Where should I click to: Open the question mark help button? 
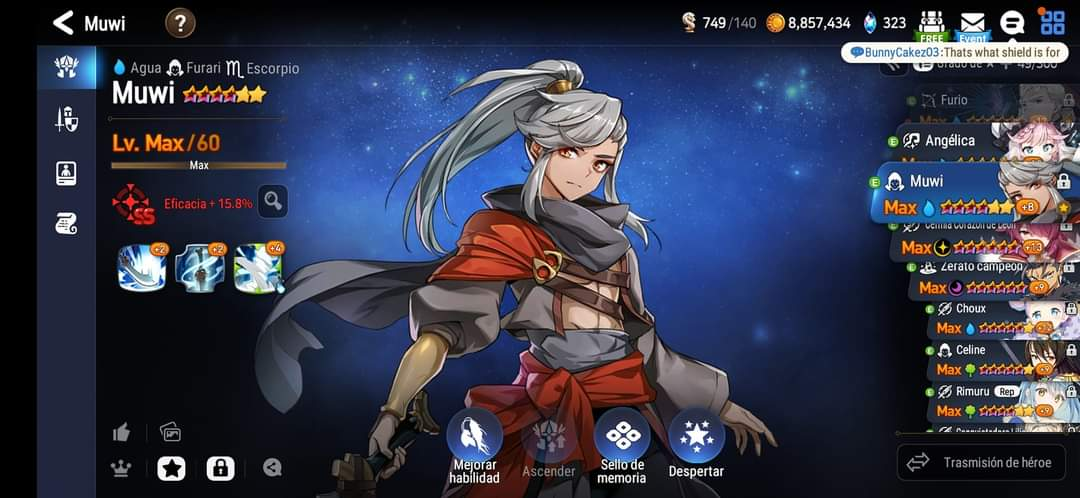pos(180,22)
